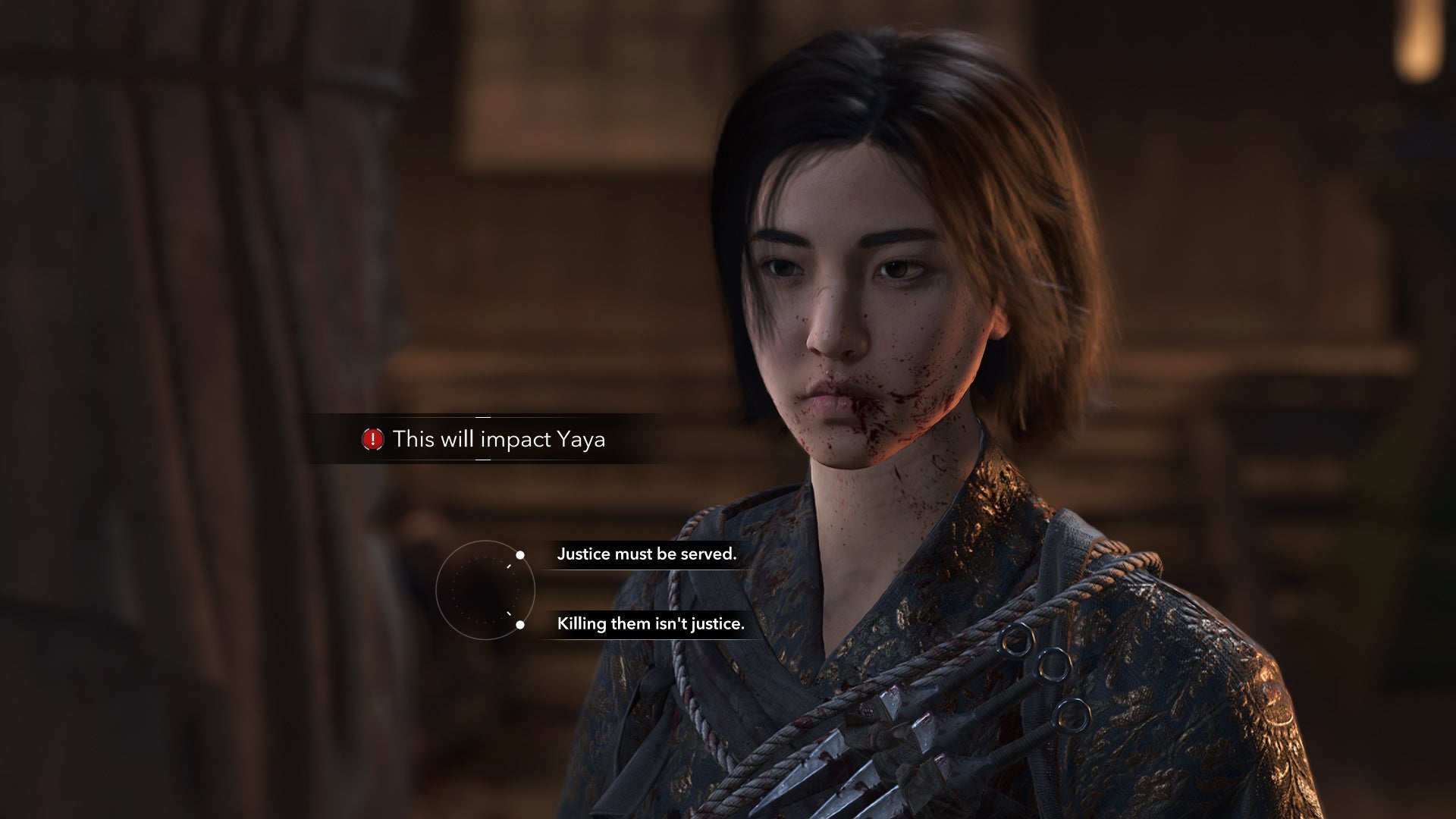Click the white dash above the Yaya banner
1456x819 pixels.
click(x=482, y=416)
